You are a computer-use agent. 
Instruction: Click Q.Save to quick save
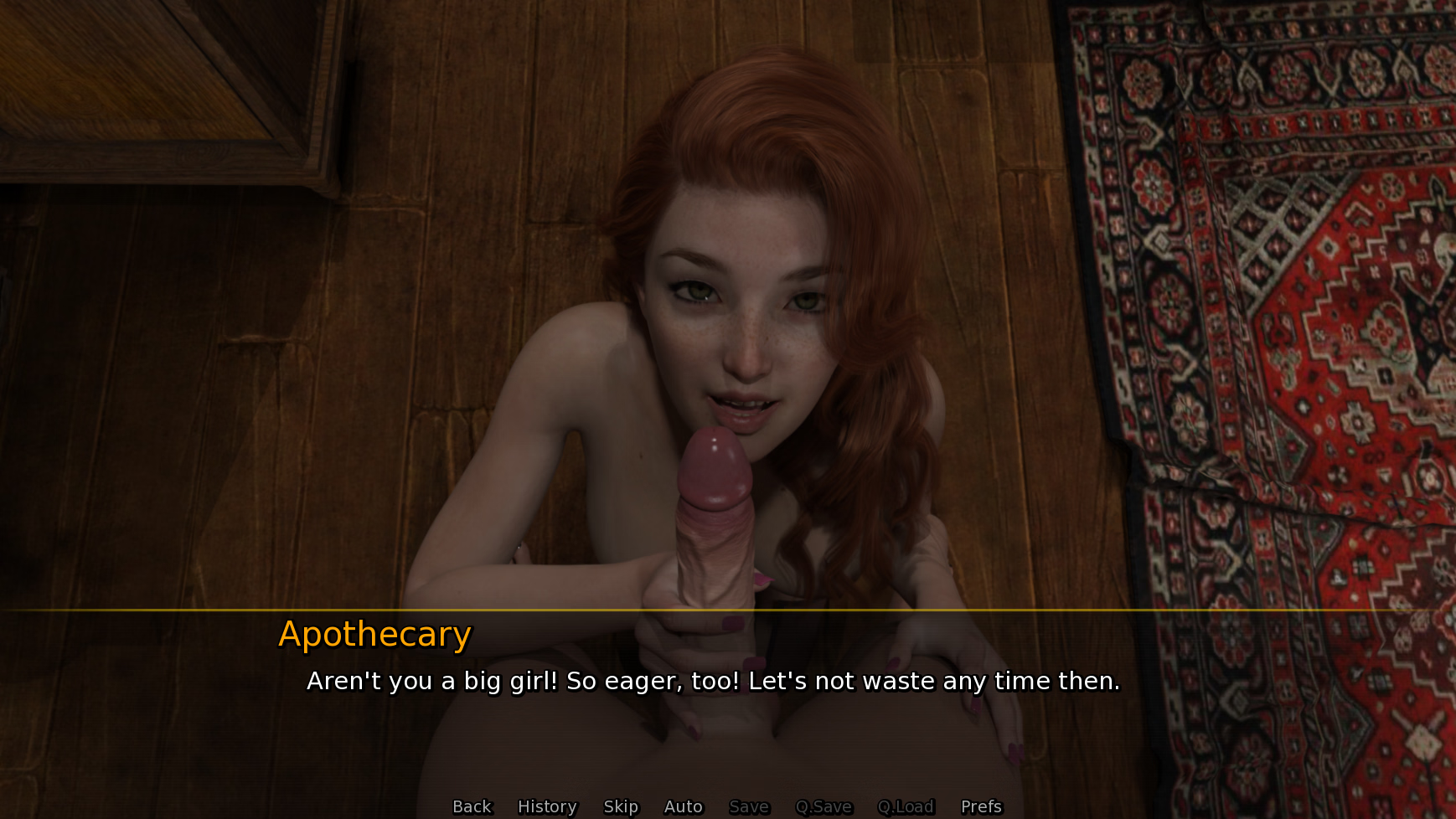click(824, 806)
